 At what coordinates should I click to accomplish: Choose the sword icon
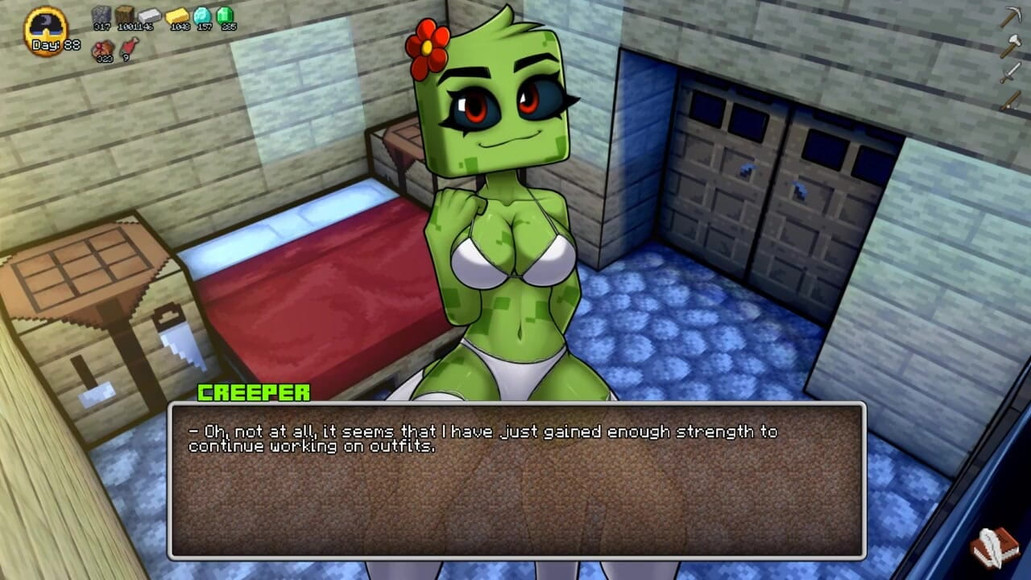(x=1011, y=72)
